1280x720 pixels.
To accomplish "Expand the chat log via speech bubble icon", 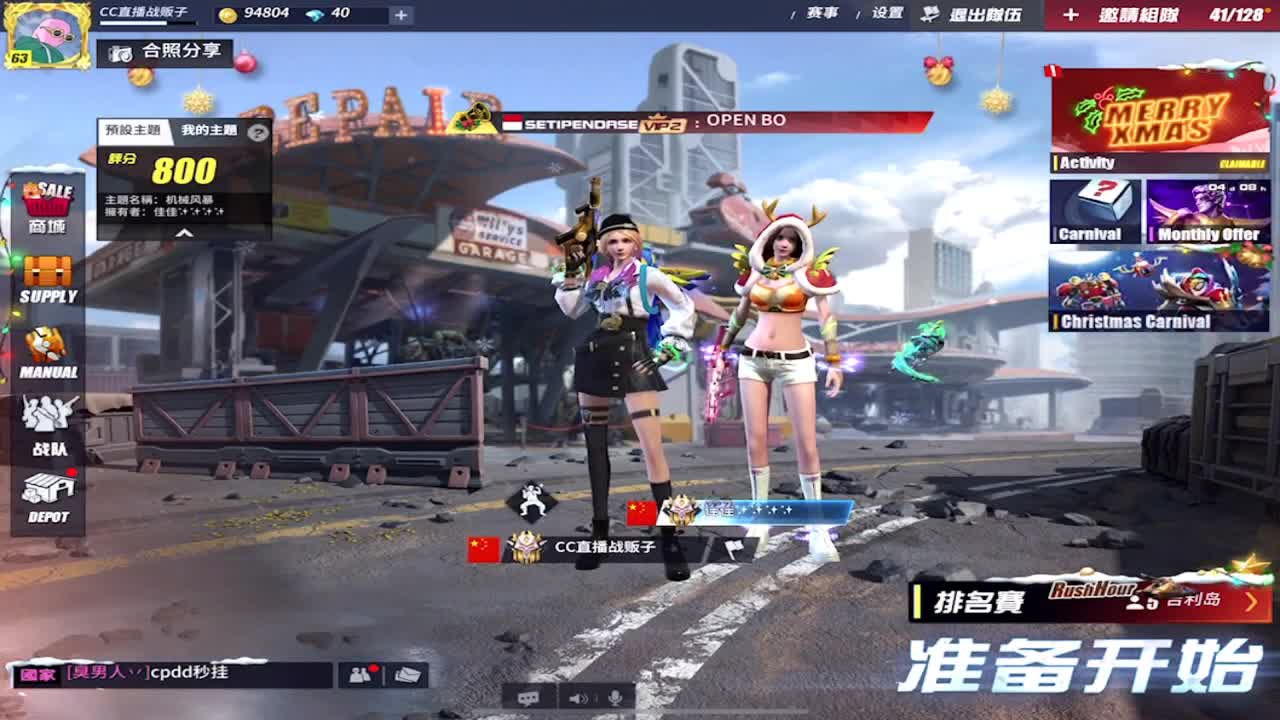I will coord(526,698).
